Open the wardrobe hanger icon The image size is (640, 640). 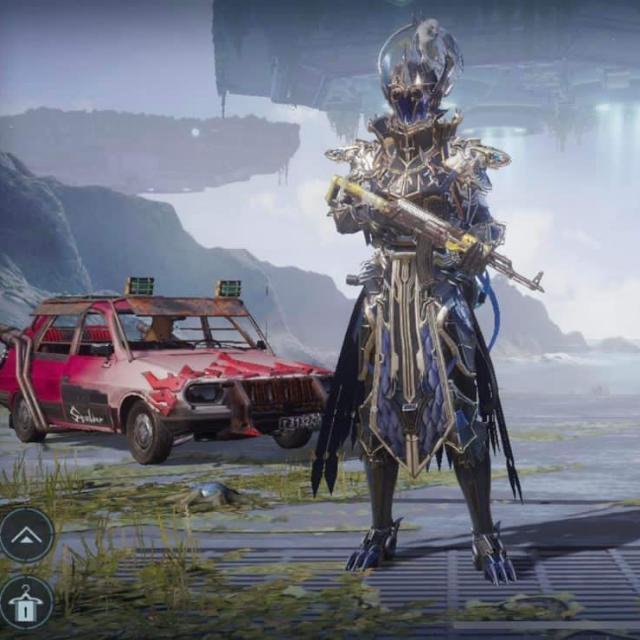pyautogui.click(x=26, y=602)
